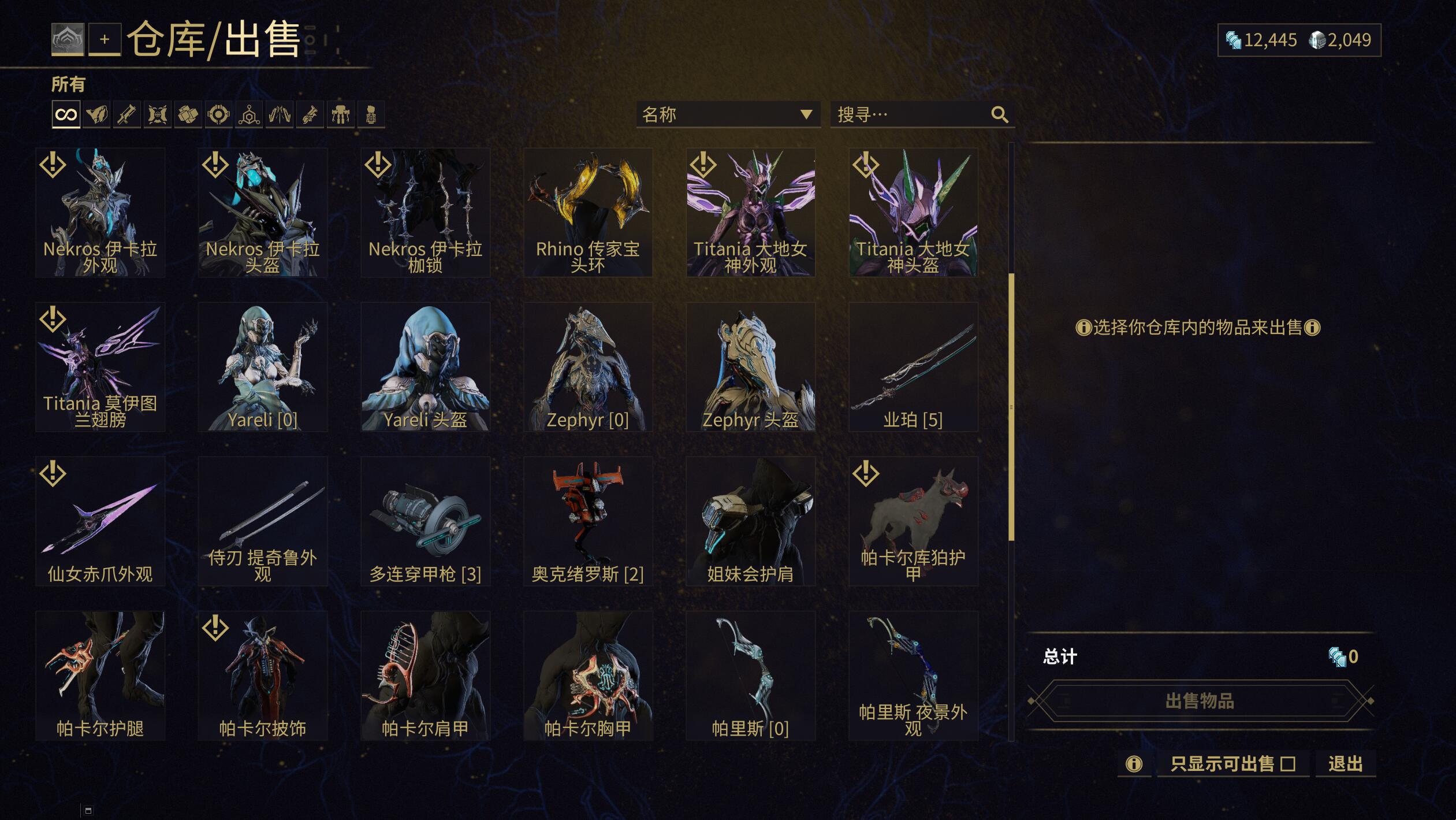
Task: Select the Nekros 伊卡拉外观 item
Action: (100, 212)
